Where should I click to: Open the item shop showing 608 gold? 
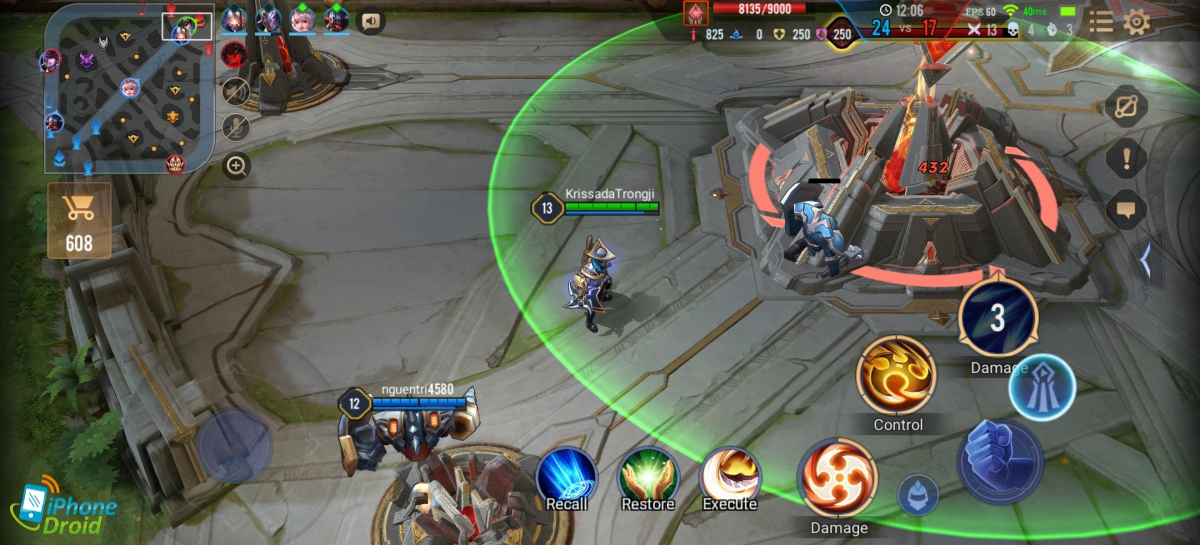[78, 221]
